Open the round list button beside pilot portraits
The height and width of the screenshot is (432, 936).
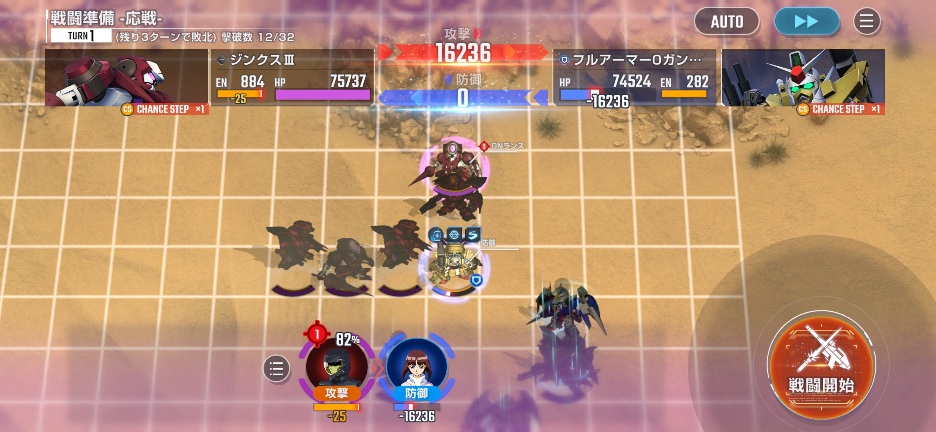277,369
